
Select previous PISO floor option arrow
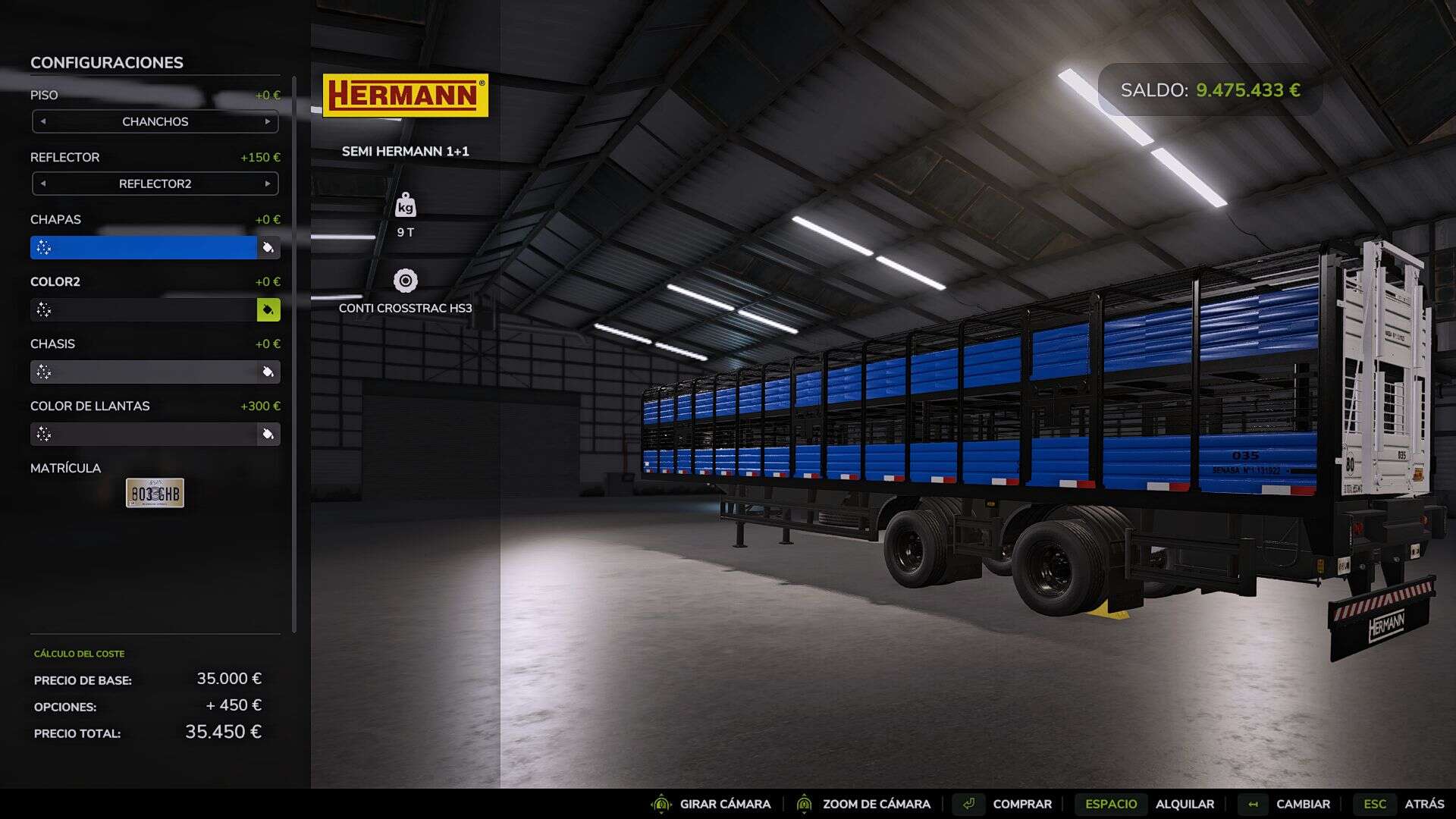tap(43, 121)
